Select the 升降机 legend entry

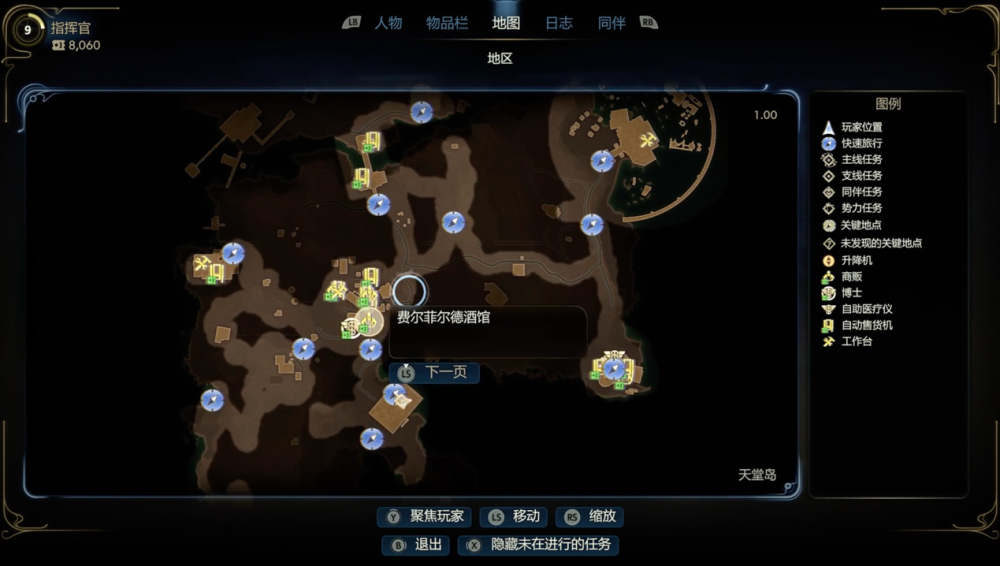(x=857, y=260)
